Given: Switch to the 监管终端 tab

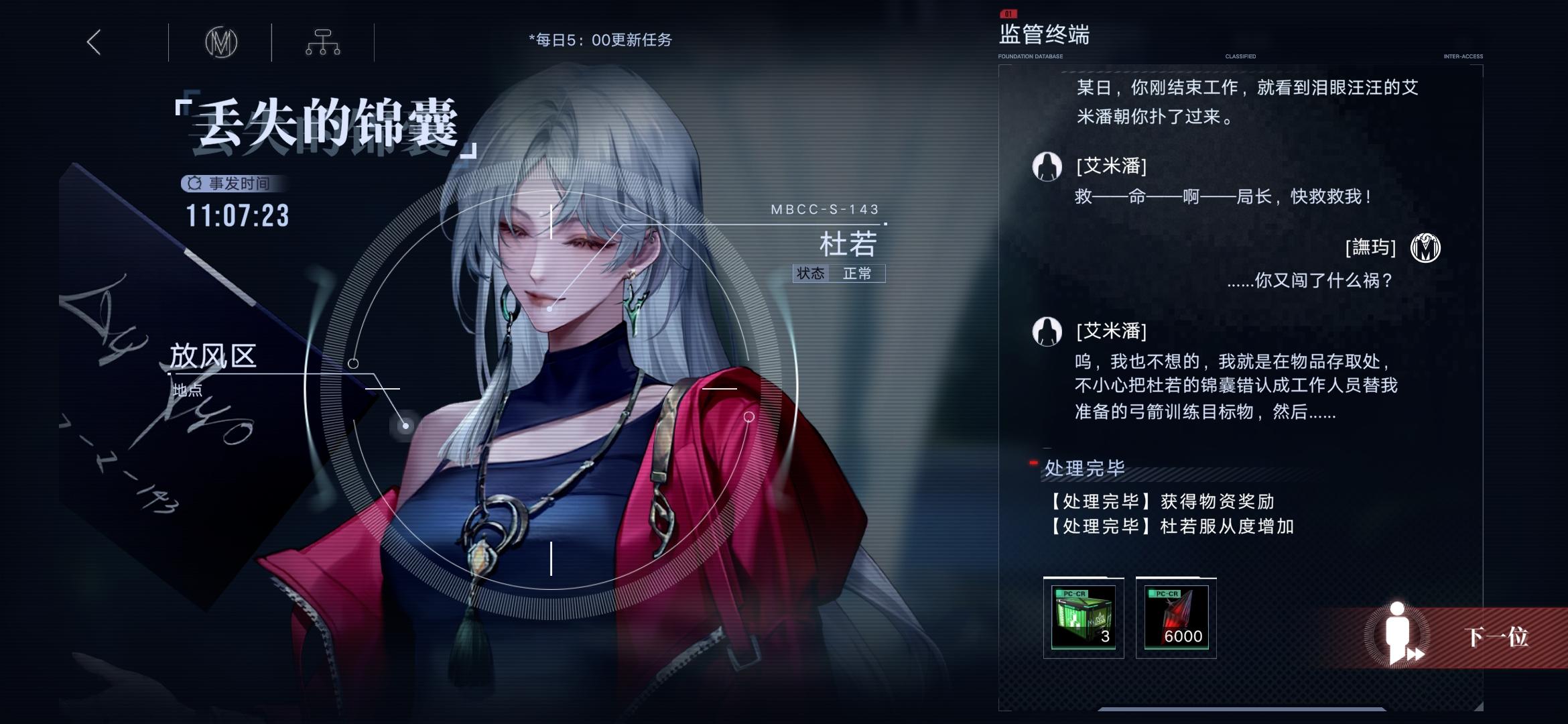Looking at the screenshot, I should [1043, 36].
